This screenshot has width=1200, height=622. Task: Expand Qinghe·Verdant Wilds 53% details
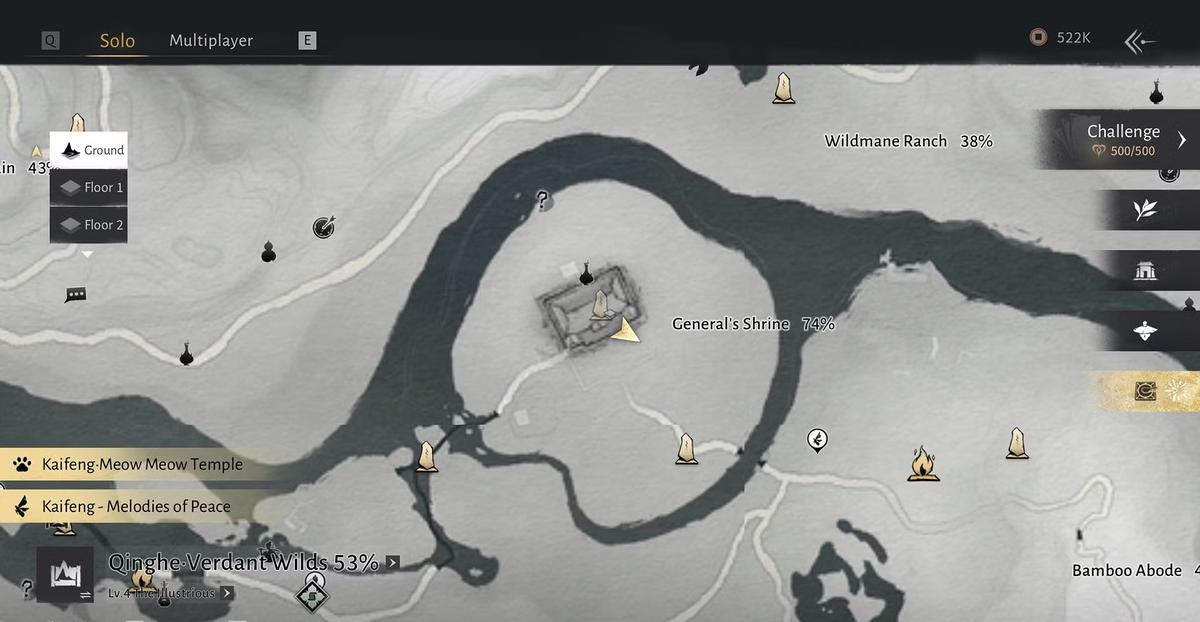[392, 563]
